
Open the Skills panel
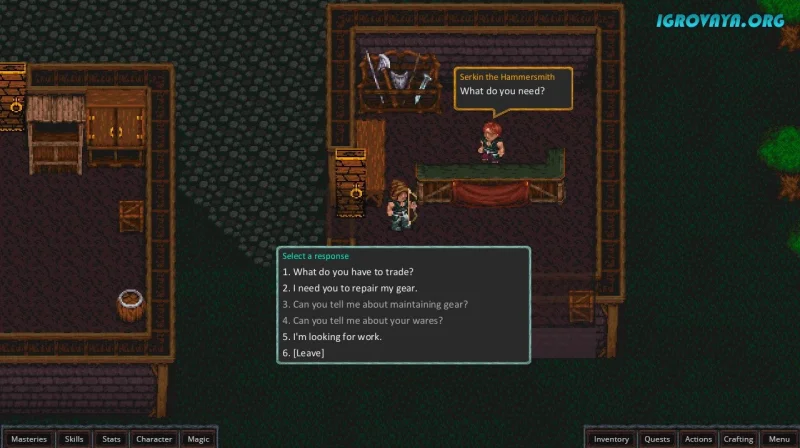point(74,439)
